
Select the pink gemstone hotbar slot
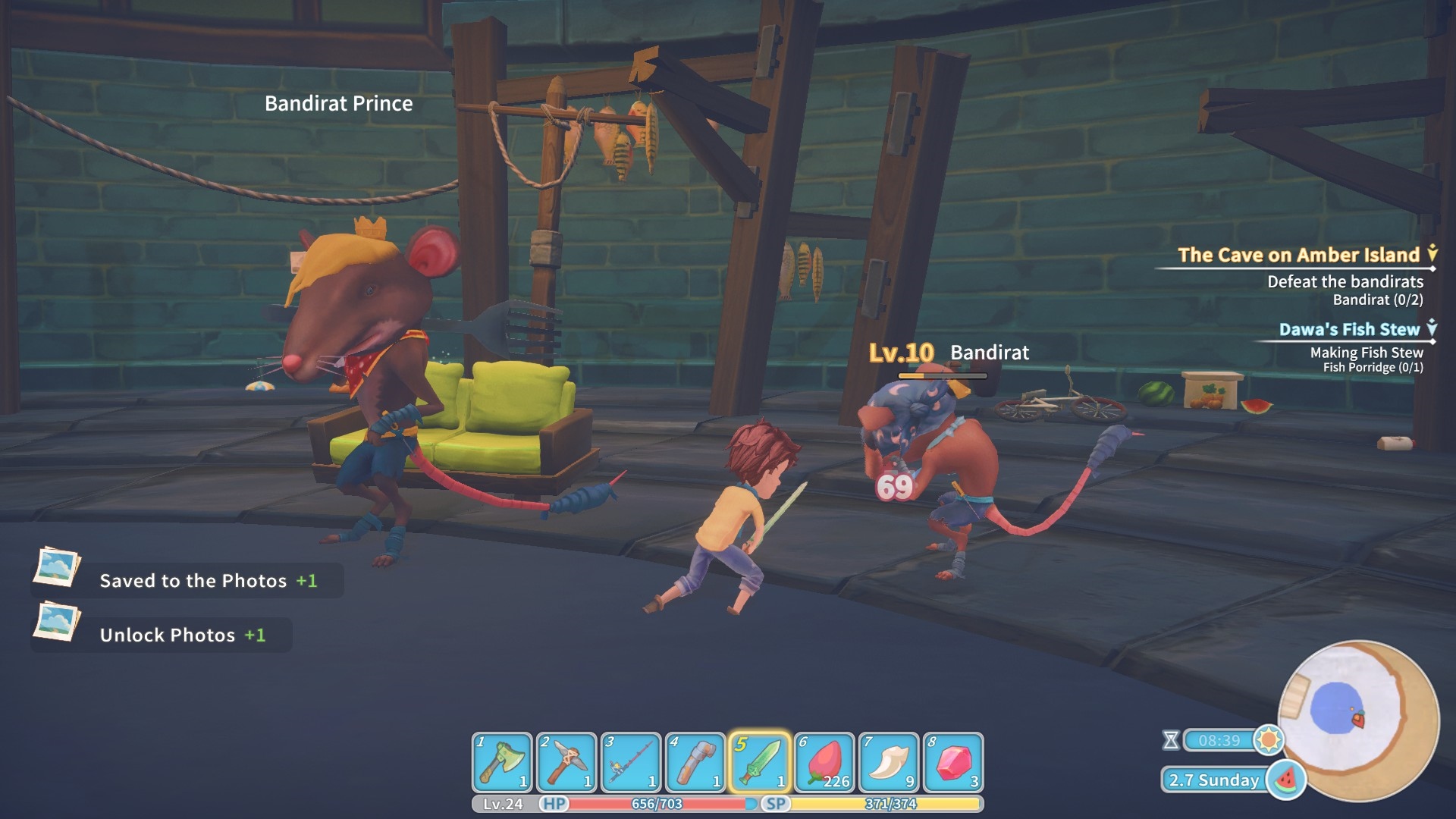tap(953, 762)
